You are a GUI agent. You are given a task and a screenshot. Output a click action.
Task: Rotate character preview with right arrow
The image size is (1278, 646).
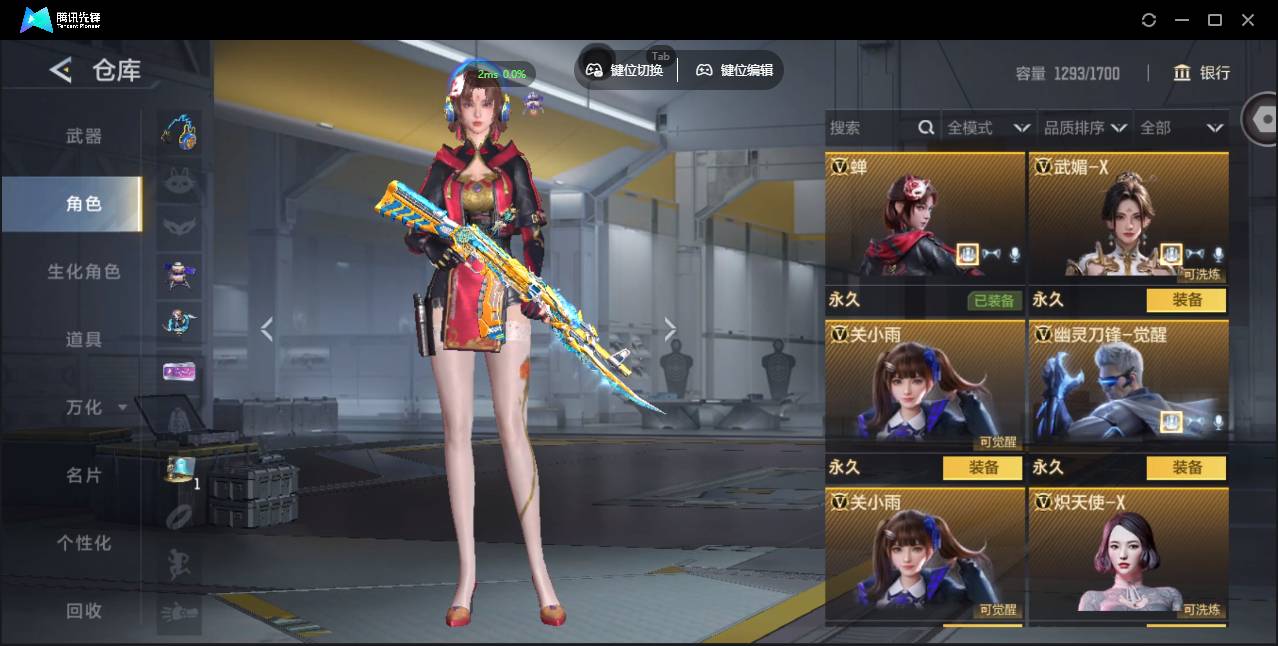click(670, 330)
